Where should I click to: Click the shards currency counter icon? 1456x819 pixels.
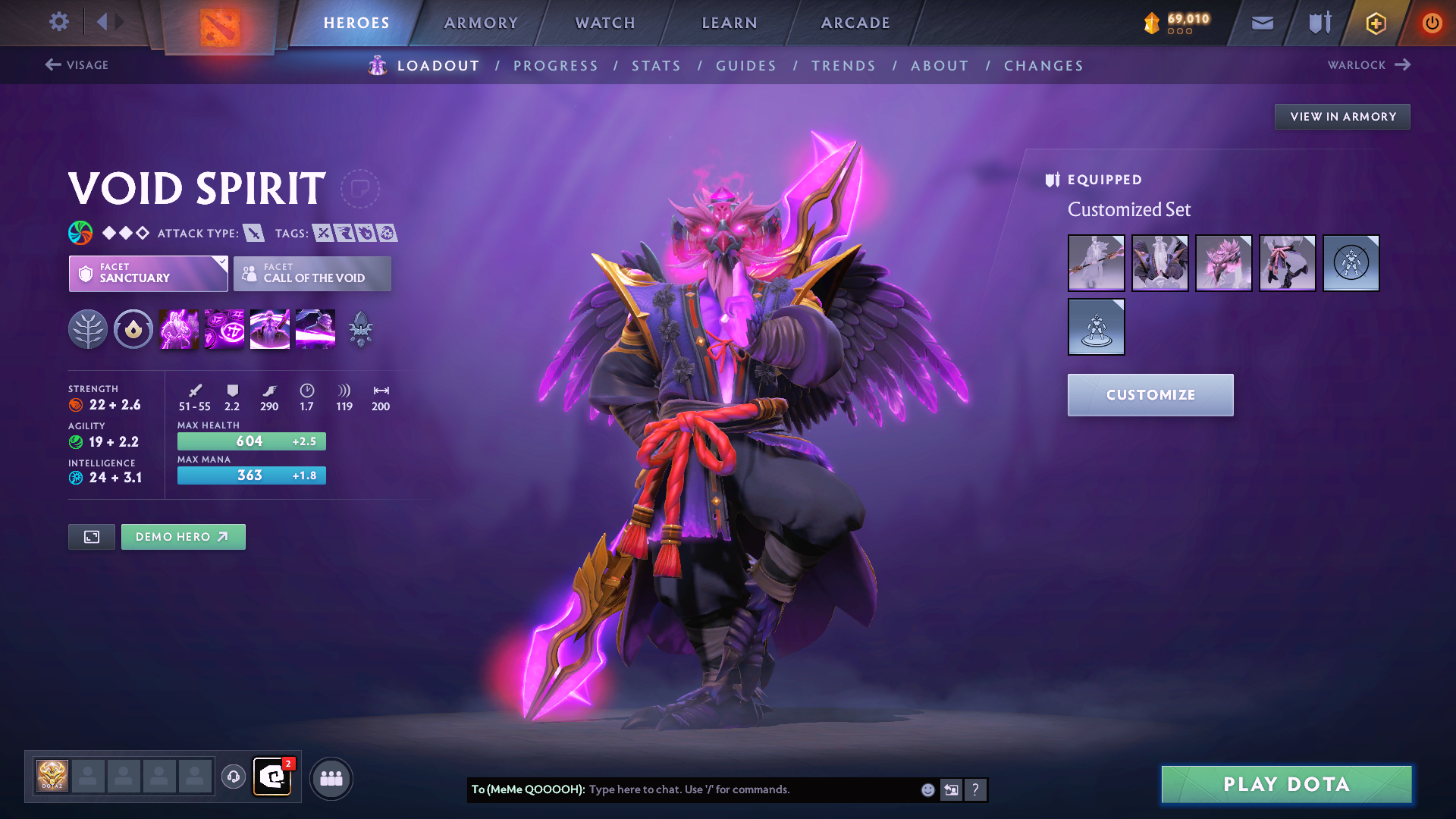(x=1151, y=22)
